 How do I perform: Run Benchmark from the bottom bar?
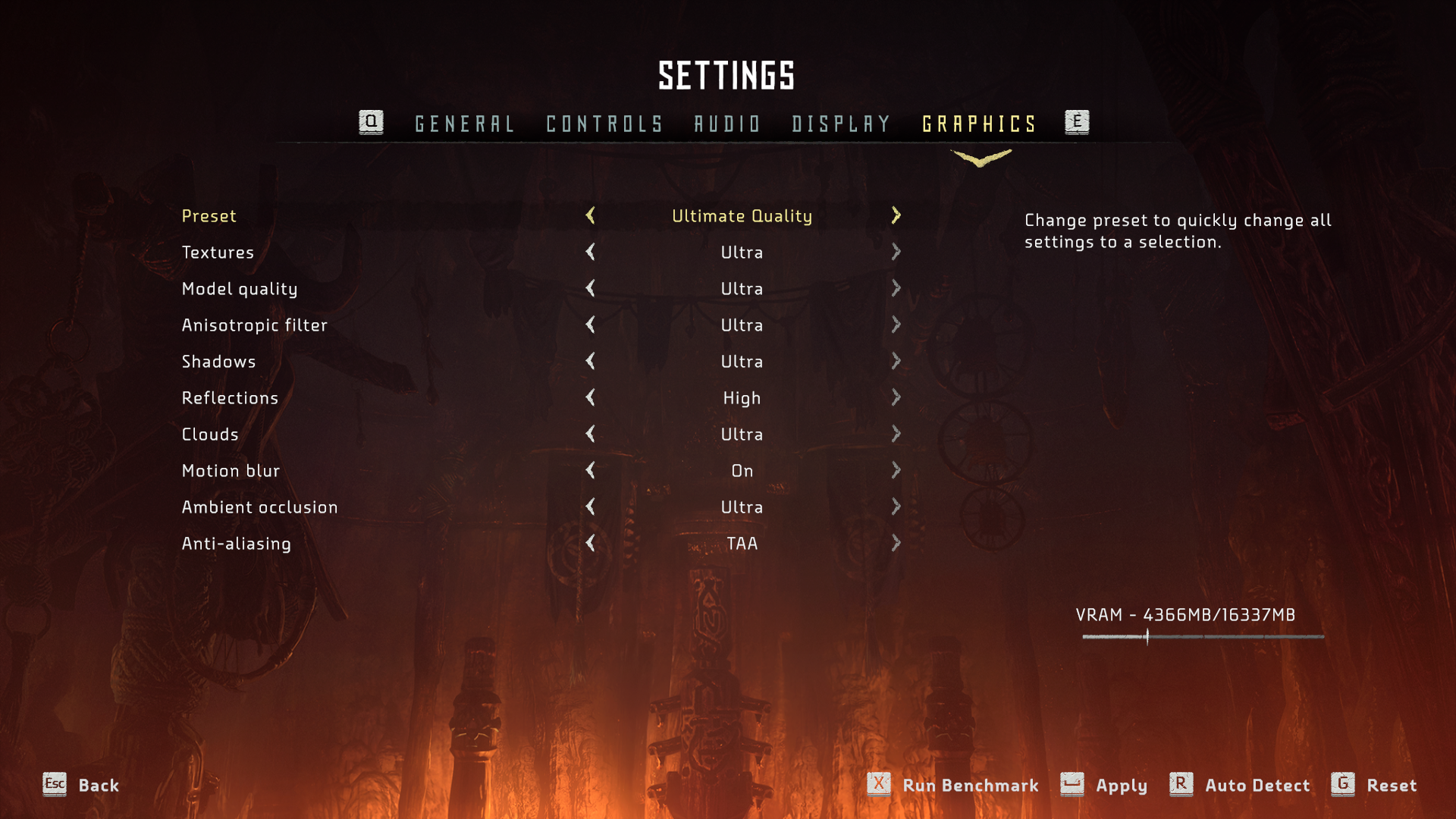tap(969, 786)
